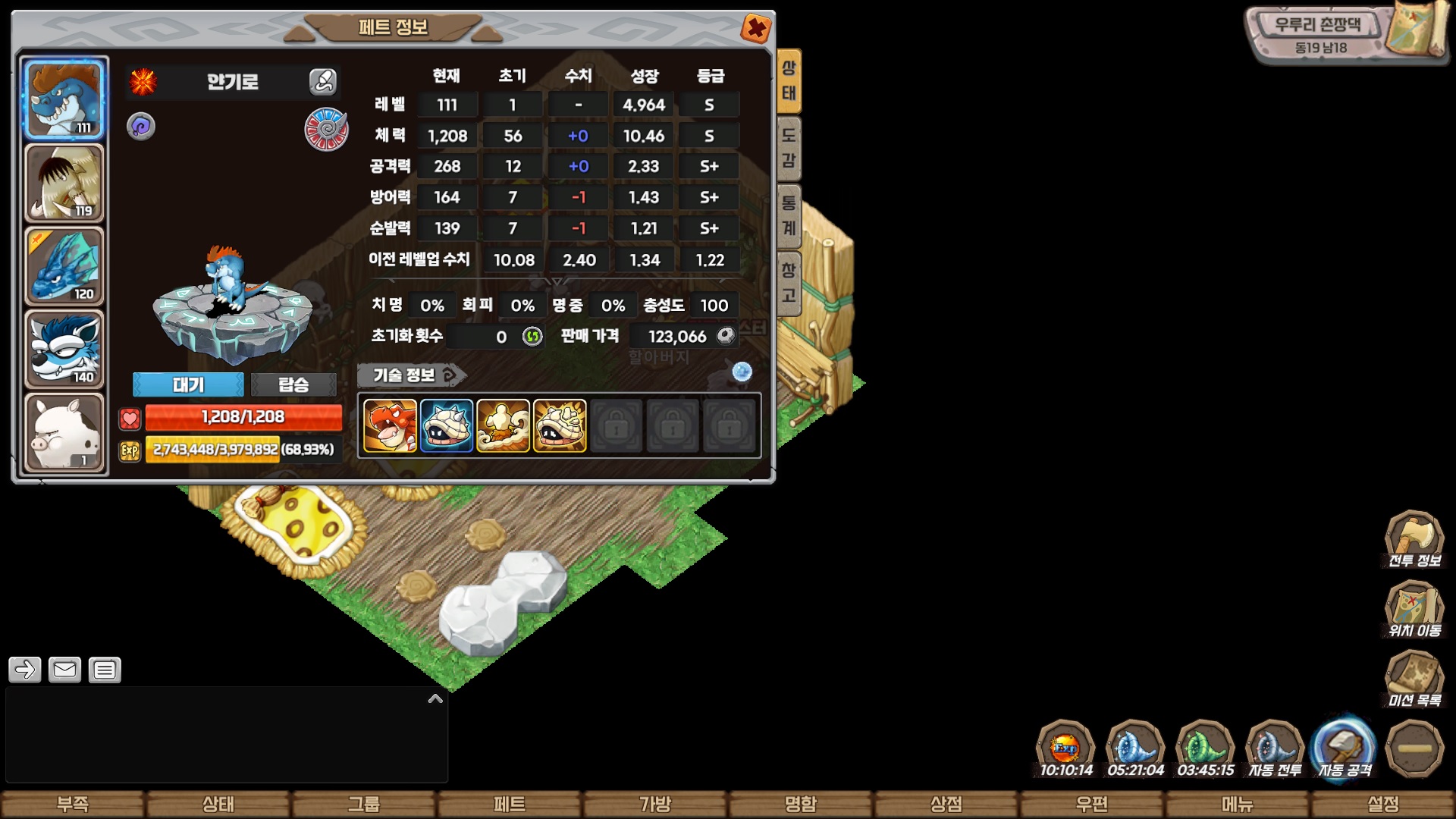Open the 상점 shop menu

pos(946,804)
